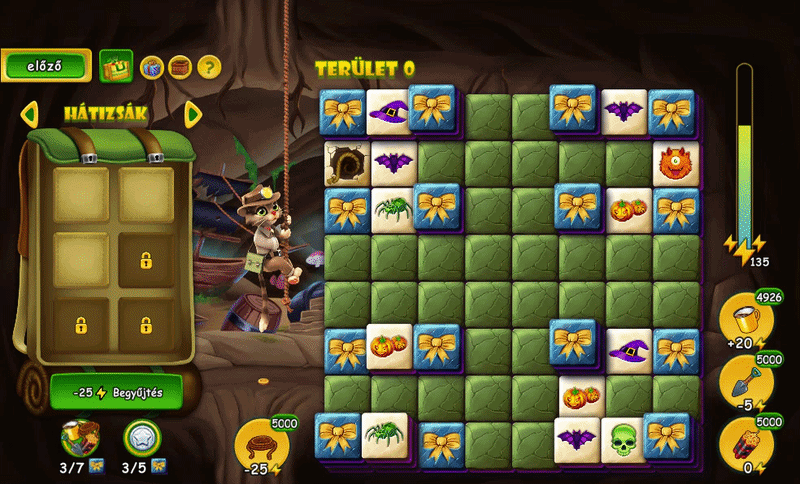Select the silver star medal icon
Viewport: 800px width, 484px height.
click(142, 438)
